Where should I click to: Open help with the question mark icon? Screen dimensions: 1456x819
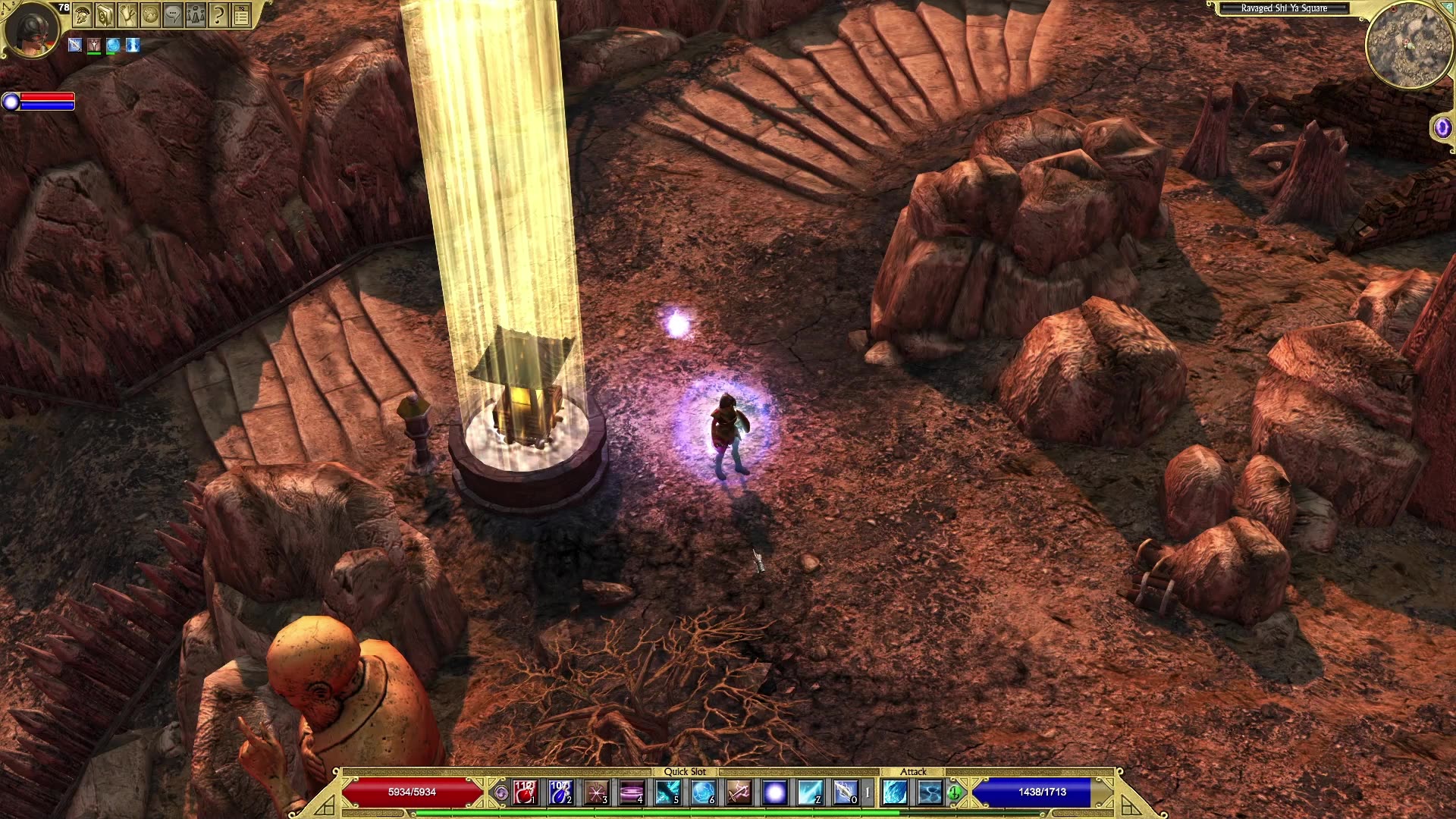coord(217,14)
